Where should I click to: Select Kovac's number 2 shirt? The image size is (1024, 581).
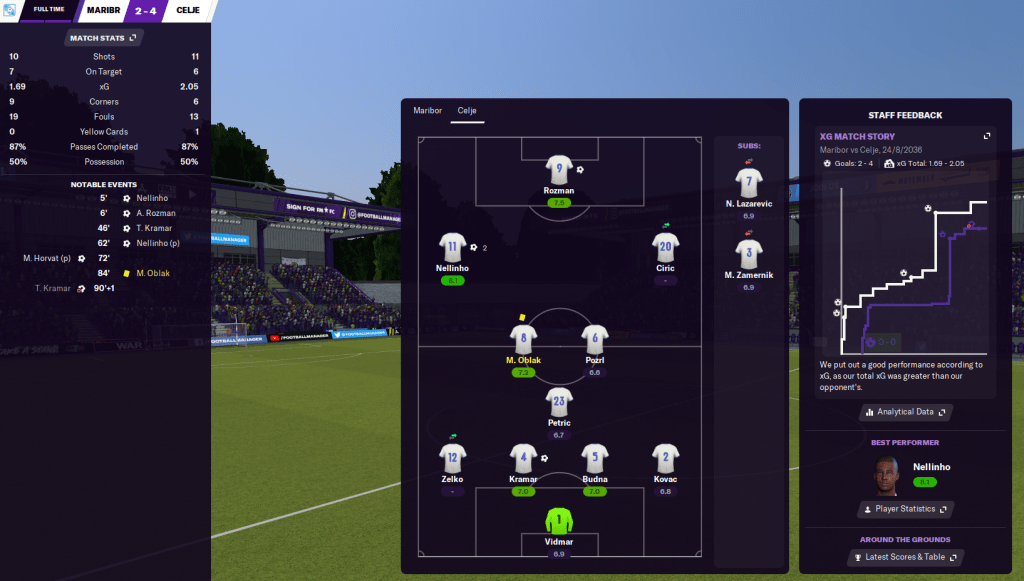coord(665,458)
